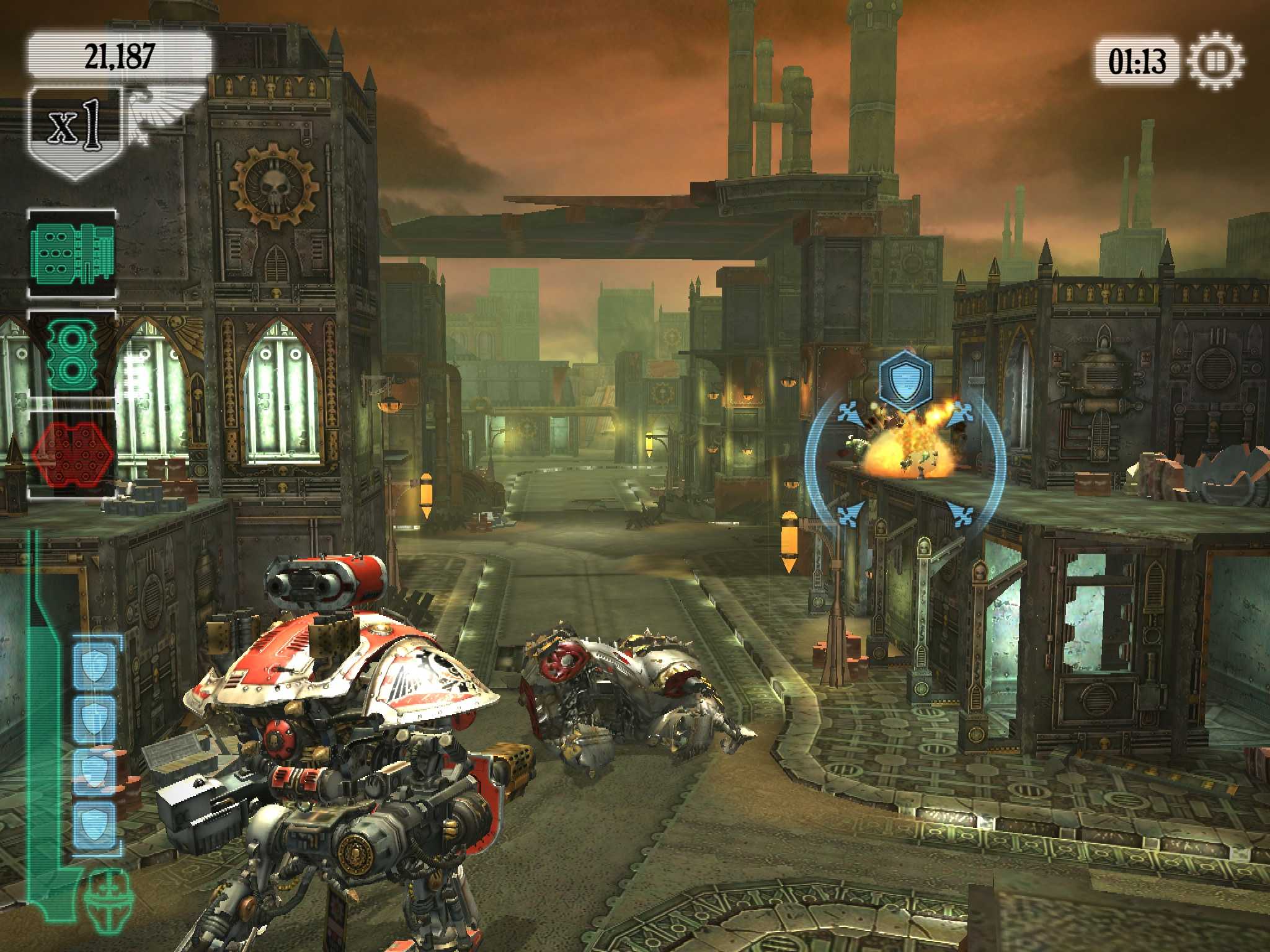This screenshot has height=952, width=1270.
Task: Select the green multi-barrel stubber weapon icon
Action: [72, 253]
